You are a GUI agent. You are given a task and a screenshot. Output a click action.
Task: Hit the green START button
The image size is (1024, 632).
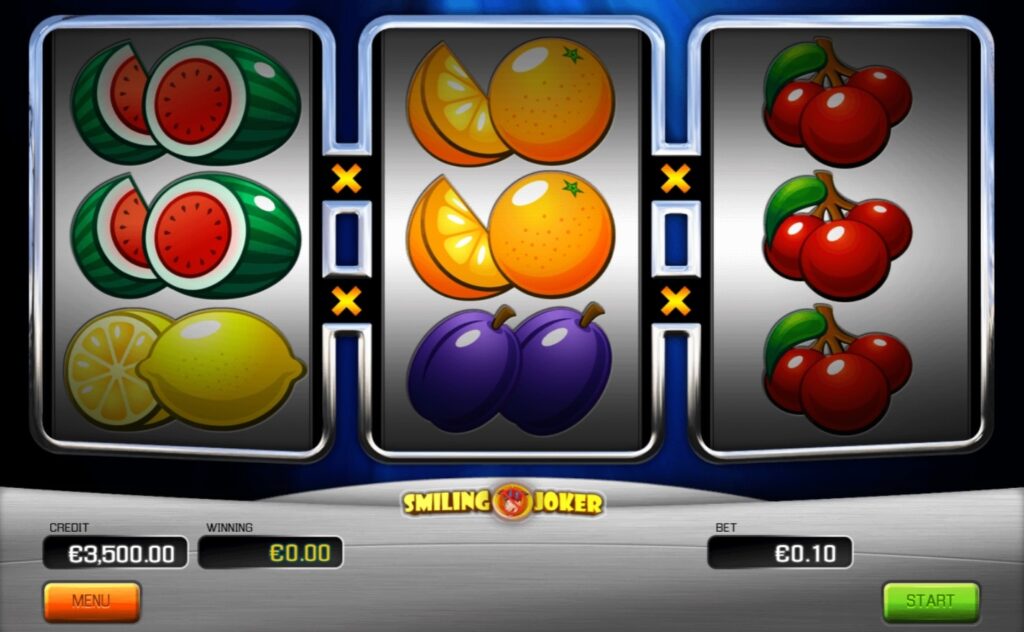click(x=930, y=601)
